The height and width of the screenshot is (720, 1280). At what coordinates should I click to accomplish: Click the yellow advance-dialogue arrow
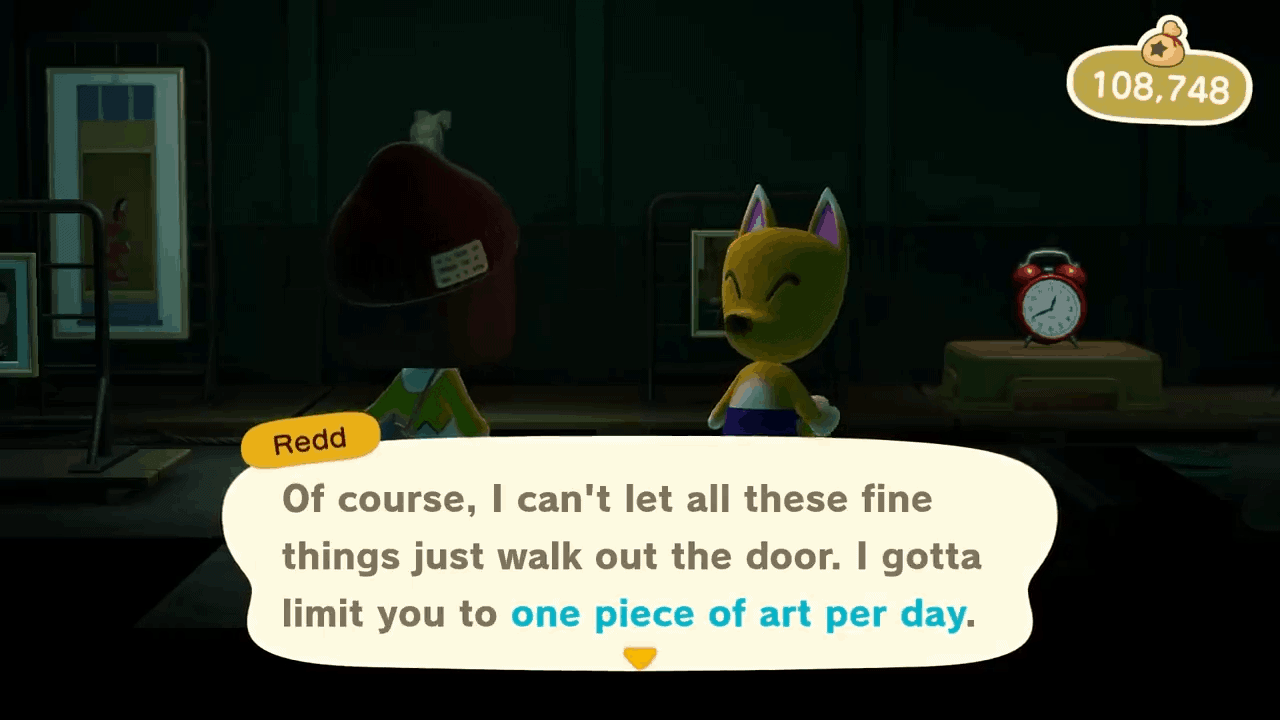tap(640, 657)
